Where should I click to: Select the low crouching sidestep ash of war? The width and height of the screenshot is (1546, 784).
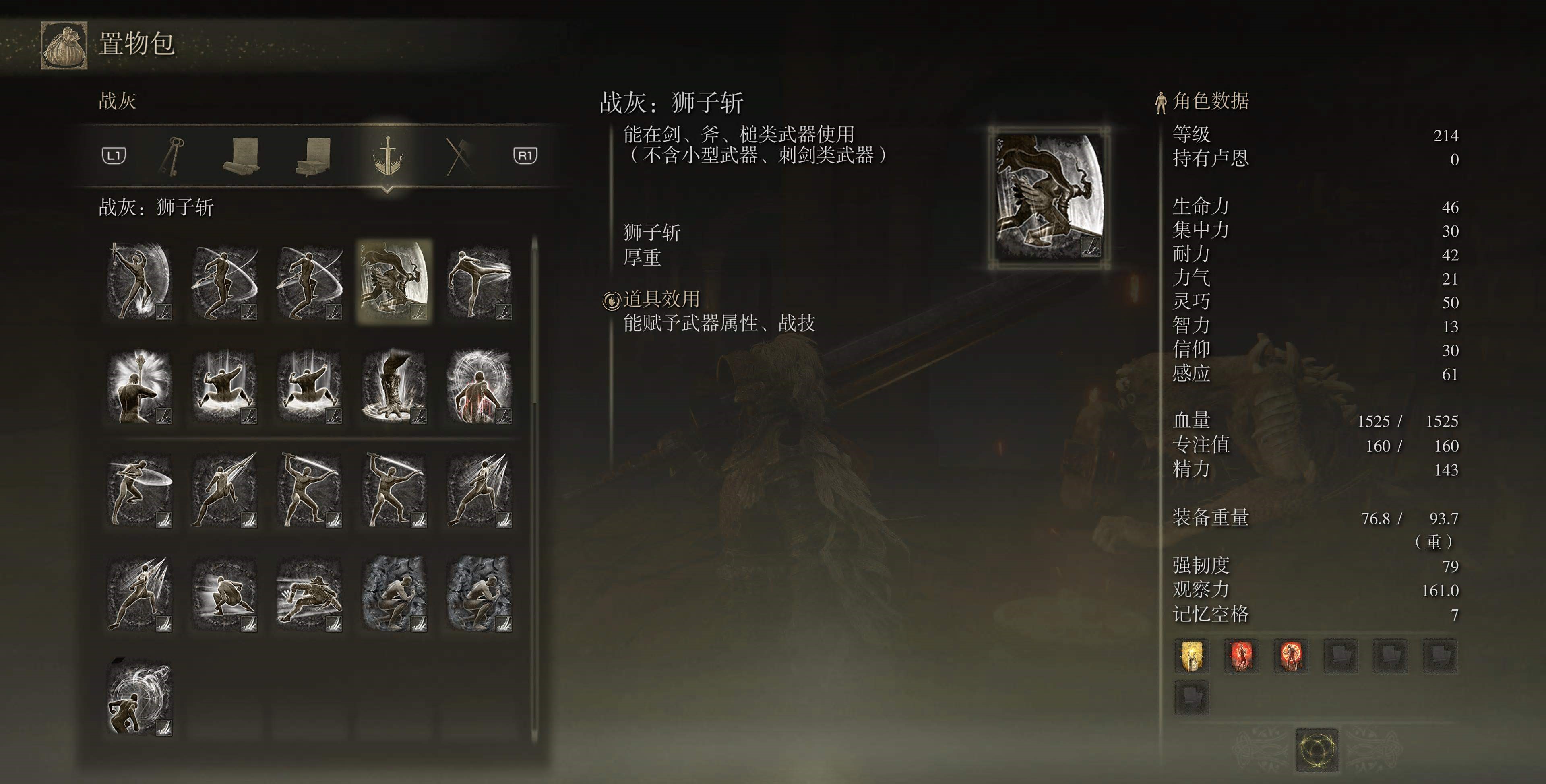click(225, 594)
